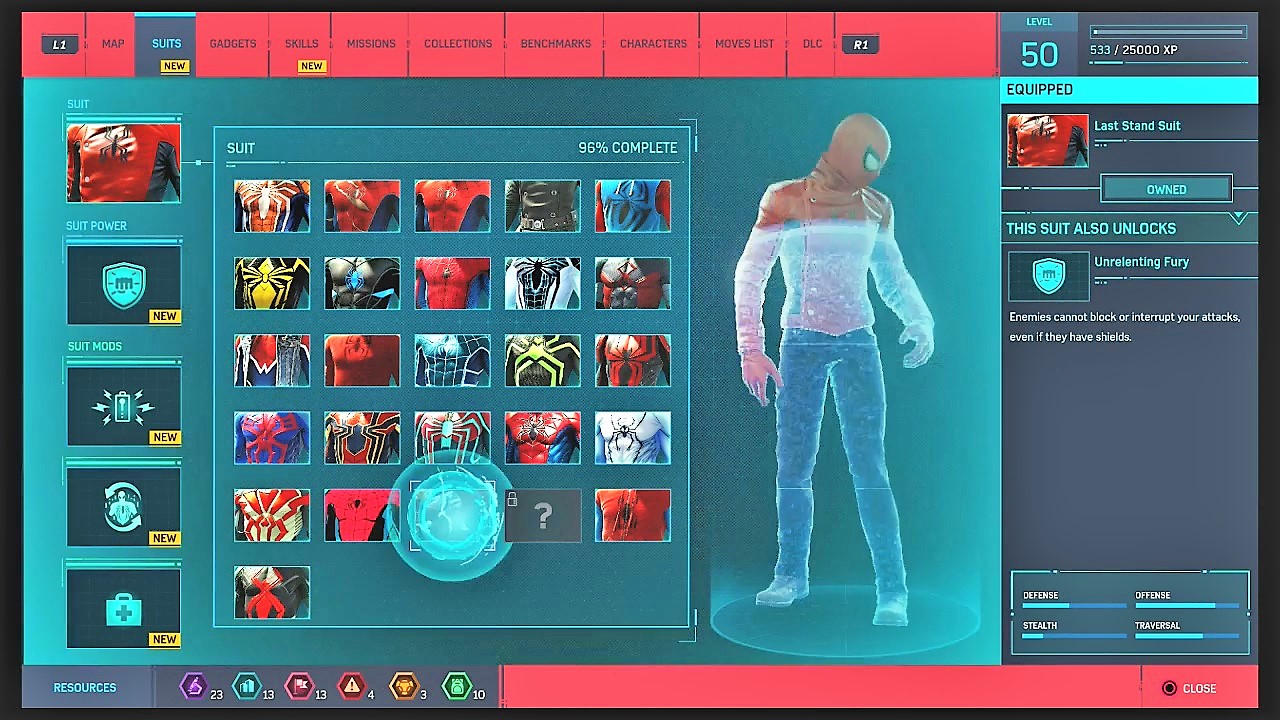The width and height of the screenshot is (1280, 720).
Task: Switch to the Gadgets tab
Action: [x=232, y=43]
